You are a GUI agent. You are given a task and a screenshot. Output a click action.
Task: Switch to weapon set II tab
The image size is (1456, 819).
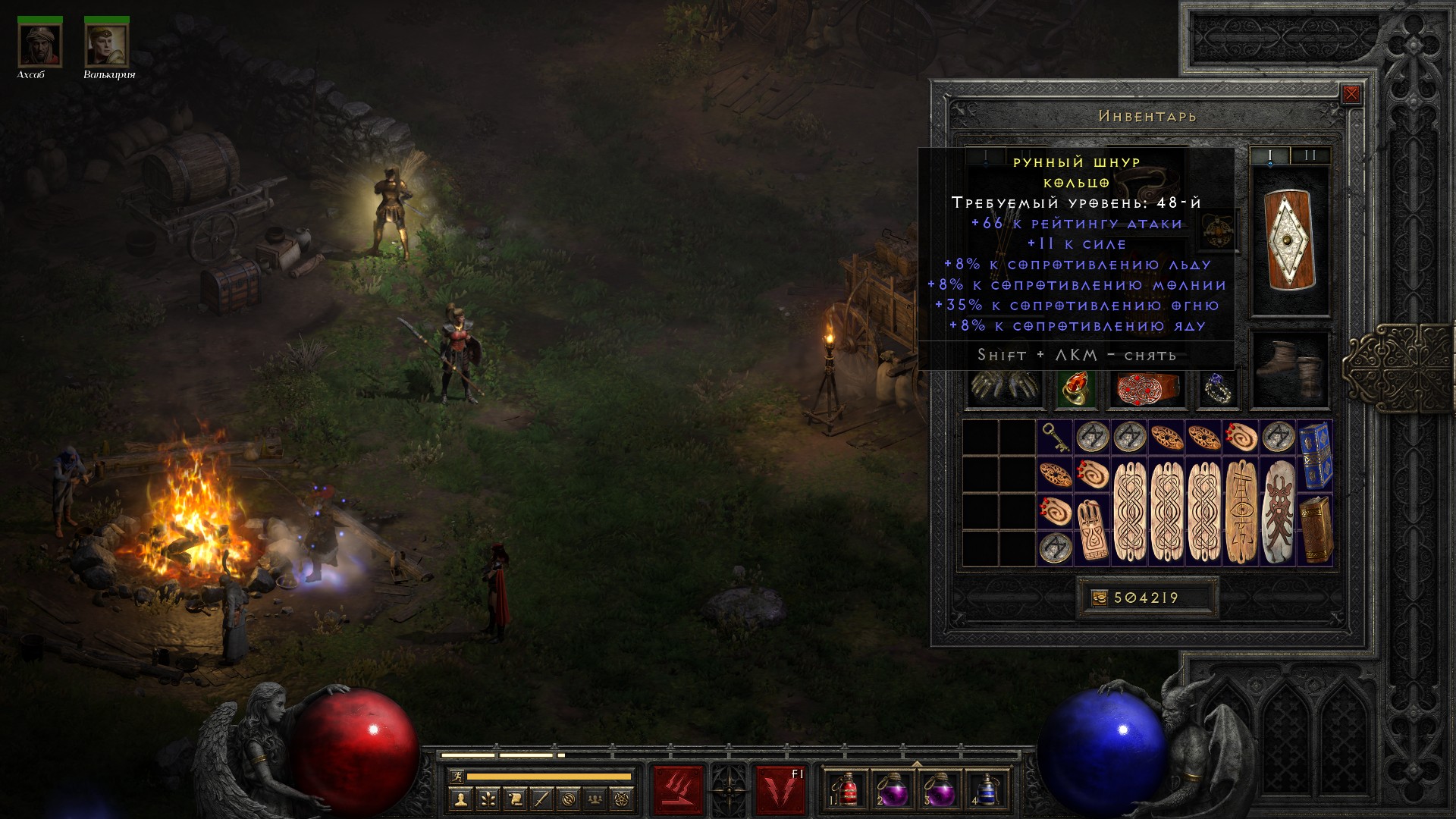[1310, 156]
